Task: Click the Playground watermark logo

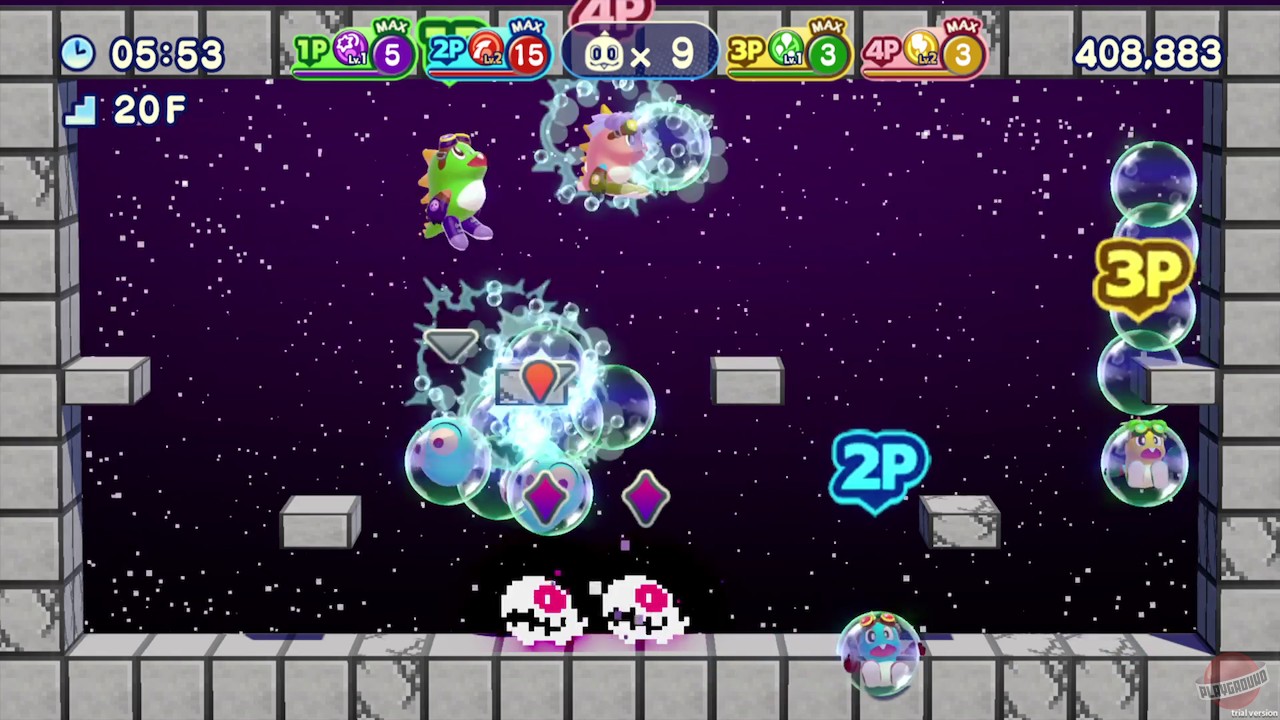Action: coord(1232,678)
